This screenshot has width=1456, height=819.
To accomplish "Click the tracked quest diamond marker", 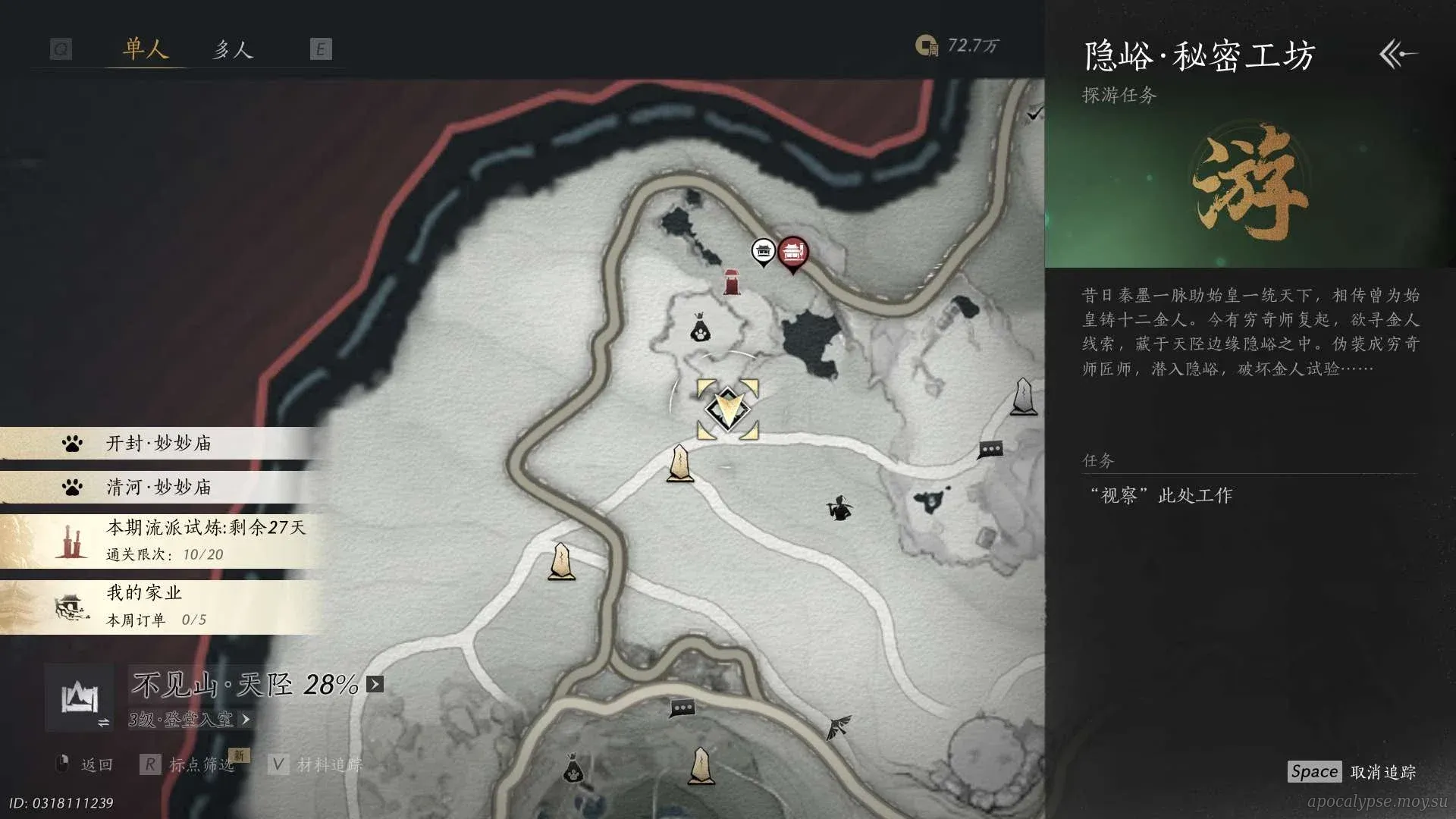I will coord(727,409).
